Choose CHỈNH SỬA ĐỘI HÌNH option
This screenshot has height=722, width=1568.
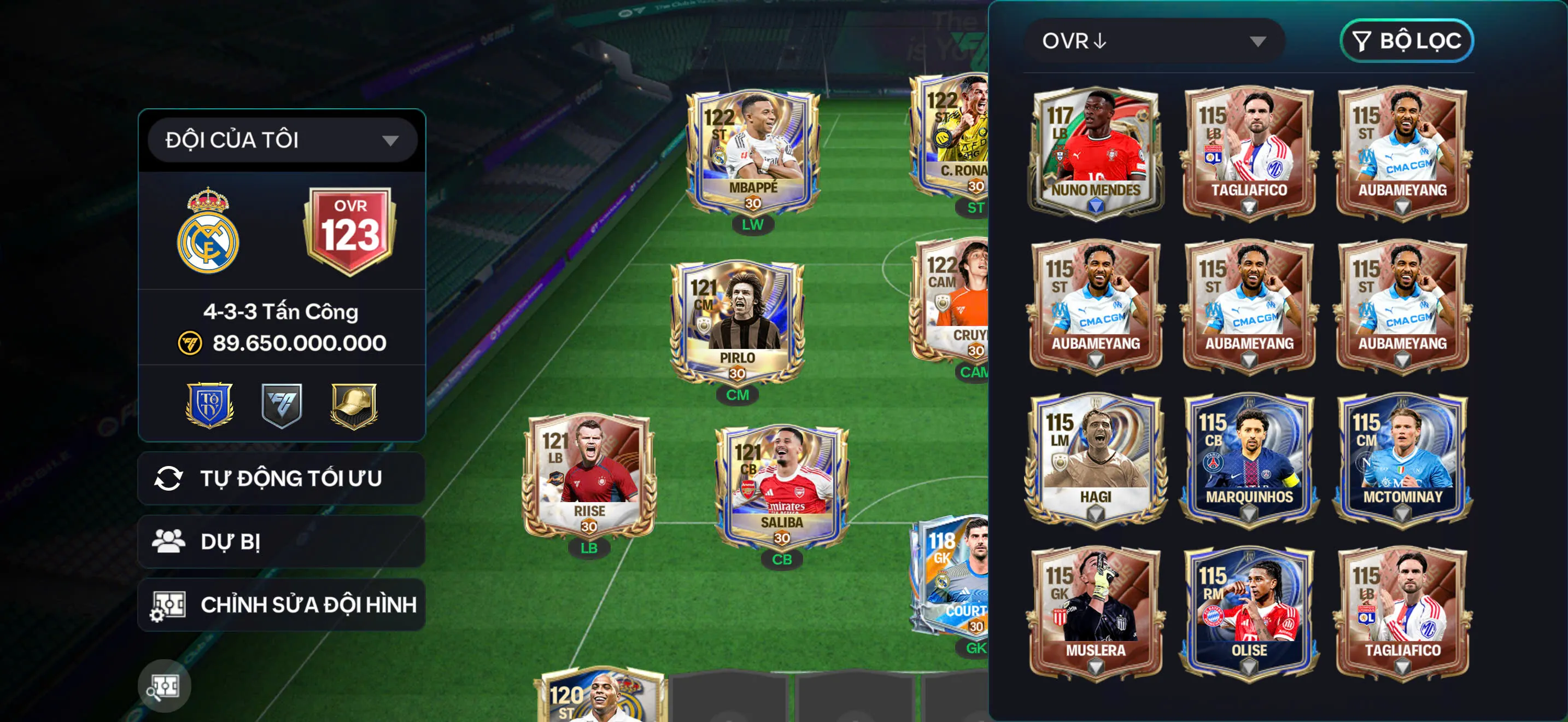pyautogui.click(x=281, y=604)
